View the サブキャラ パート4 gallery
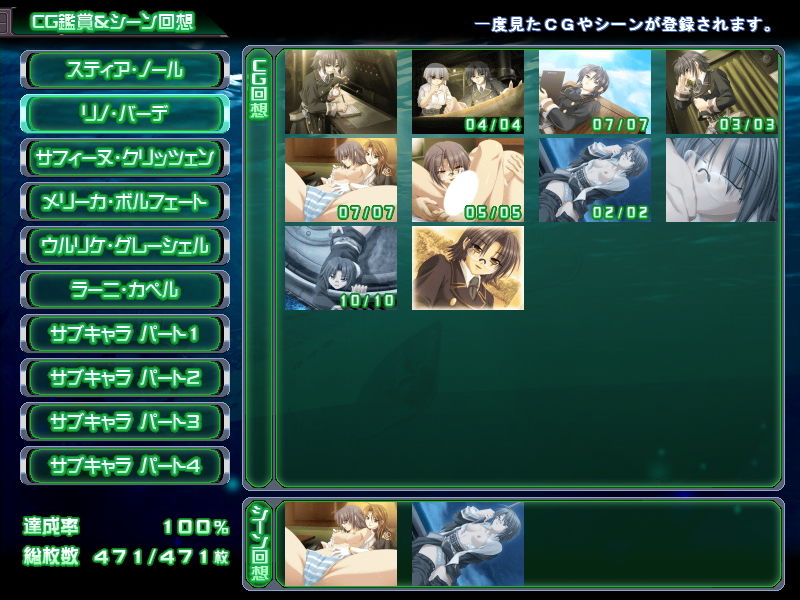The height and width of the screenshot is (600, 800). [125, 466]
